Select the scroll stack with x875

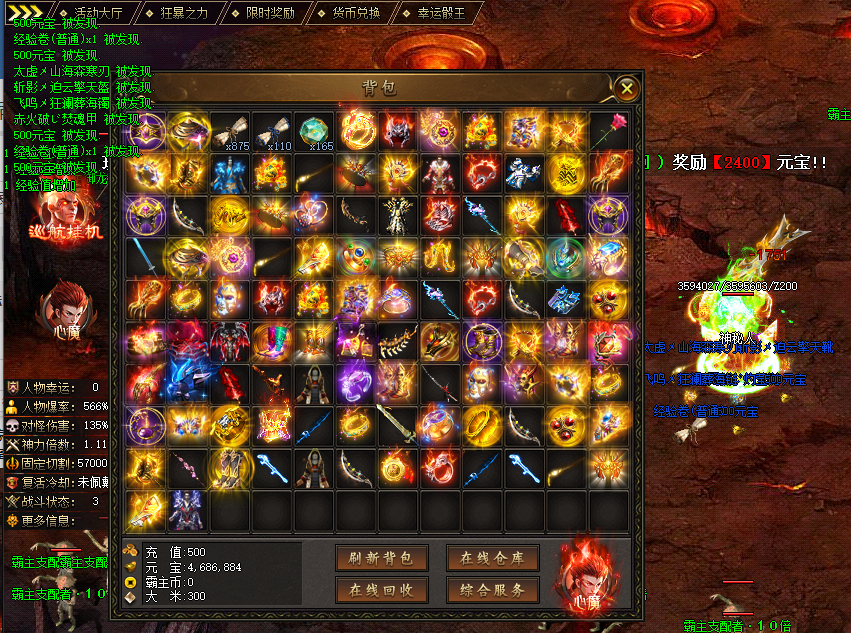tap(230, 132)
